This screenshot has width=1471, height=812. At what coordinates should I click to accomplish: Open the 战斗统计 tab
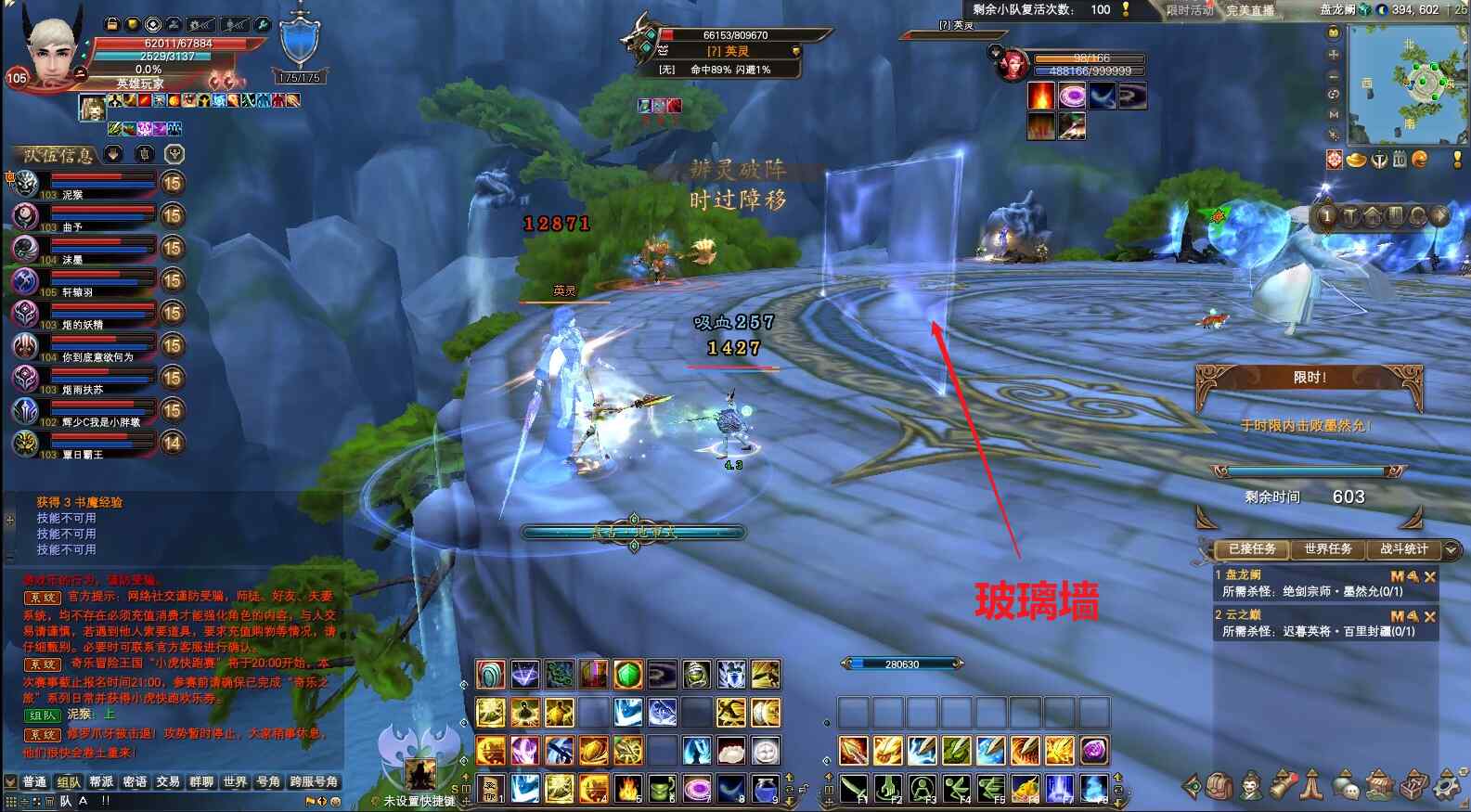pos(1403,549)
